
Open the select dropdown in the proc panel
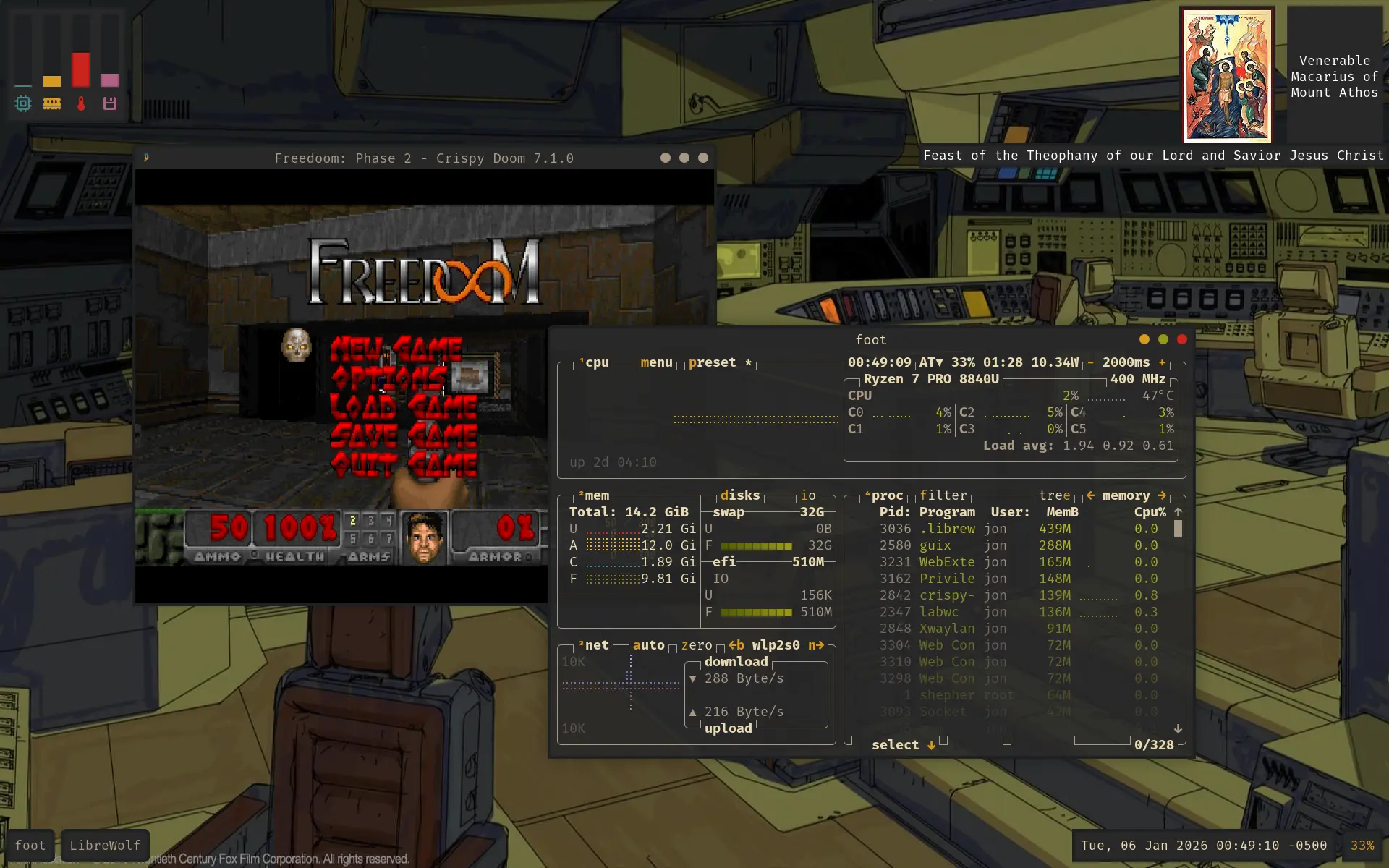click(901, 744)
